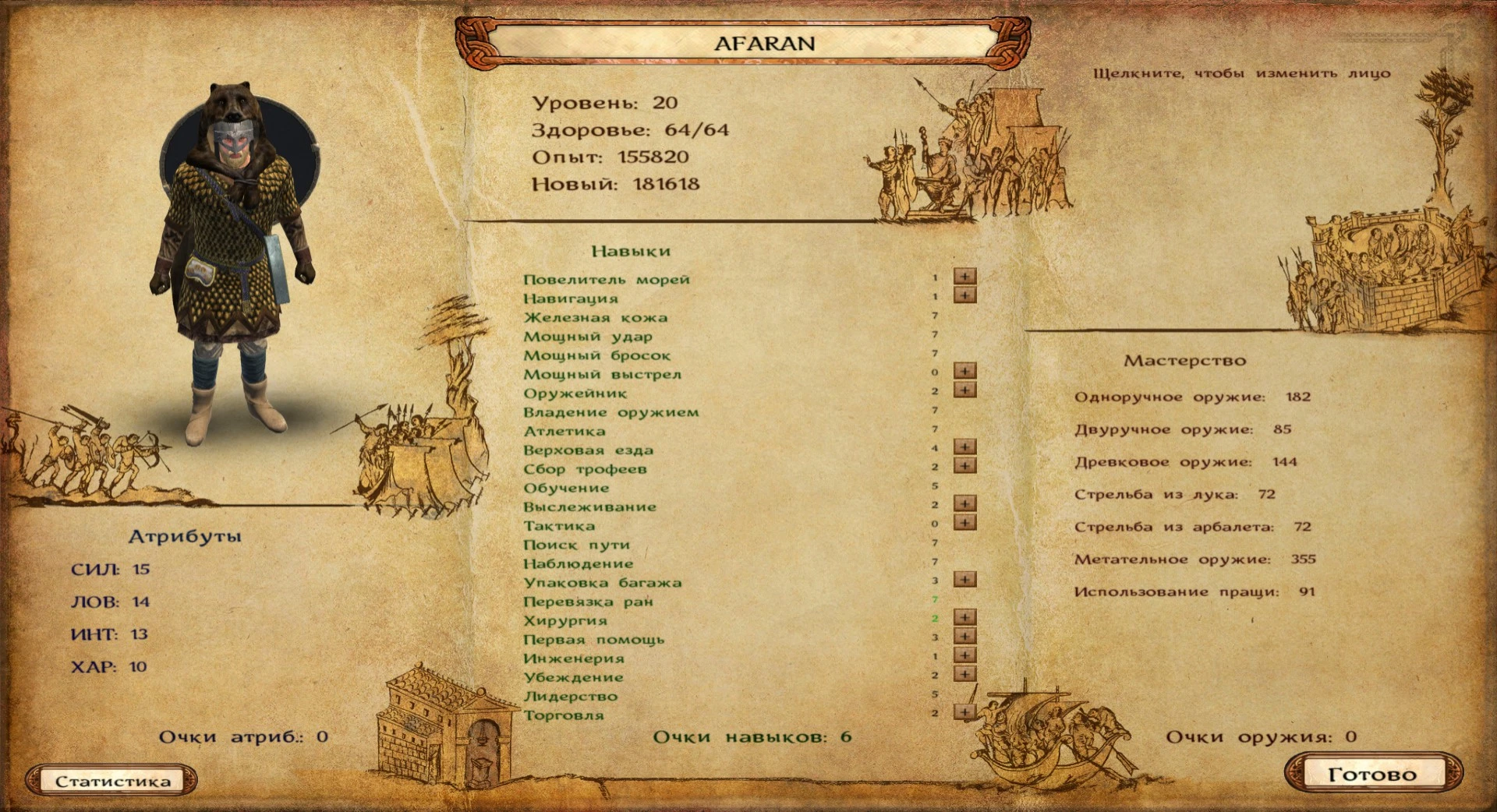Increase the Тактика skill
1497x812 pixels.
pyautogui.click(x=964, y=524)
